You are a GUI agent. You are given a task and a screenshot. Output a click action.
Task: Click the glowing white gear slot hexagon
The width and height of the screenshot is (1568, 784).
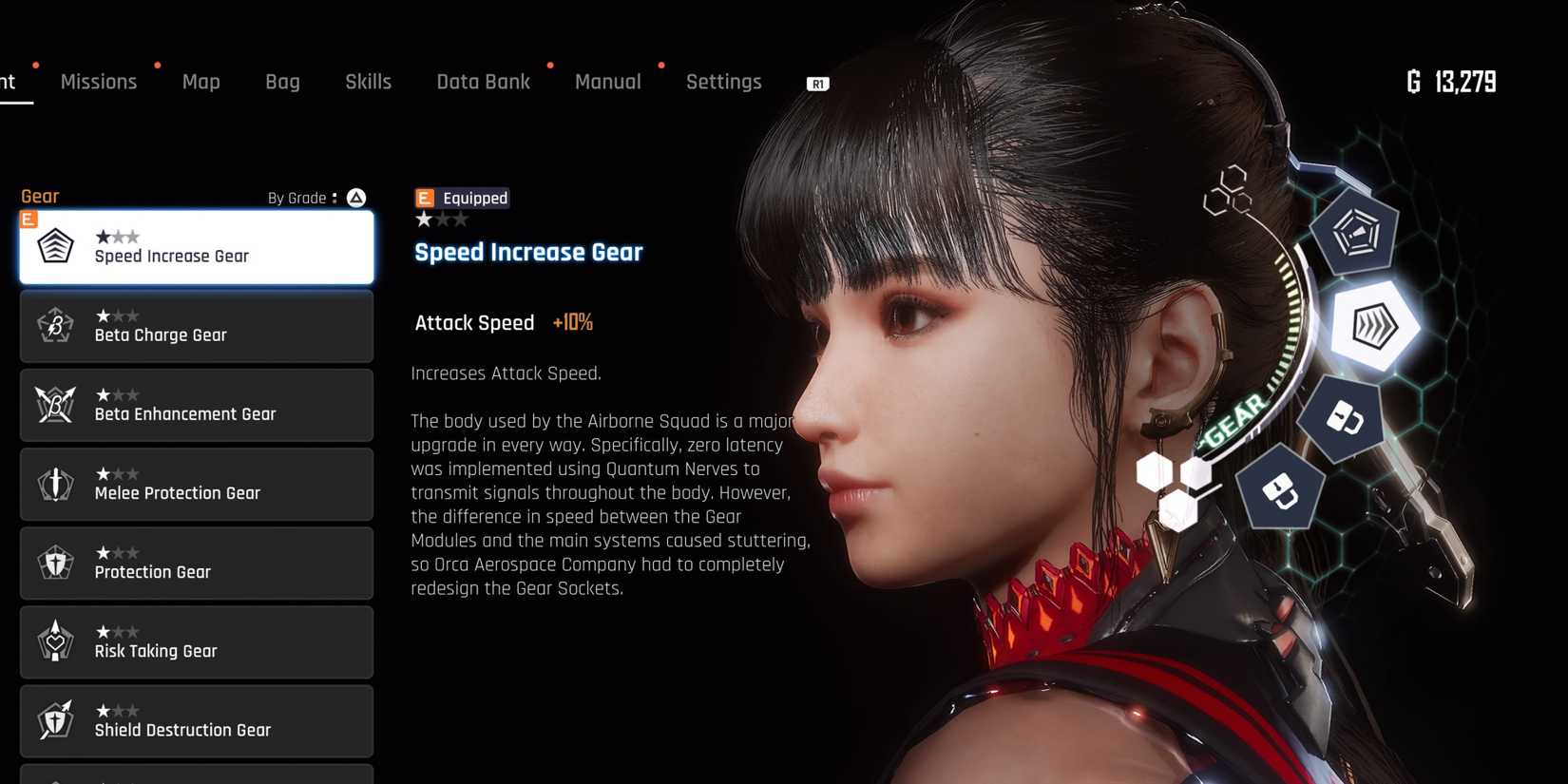1373,328
